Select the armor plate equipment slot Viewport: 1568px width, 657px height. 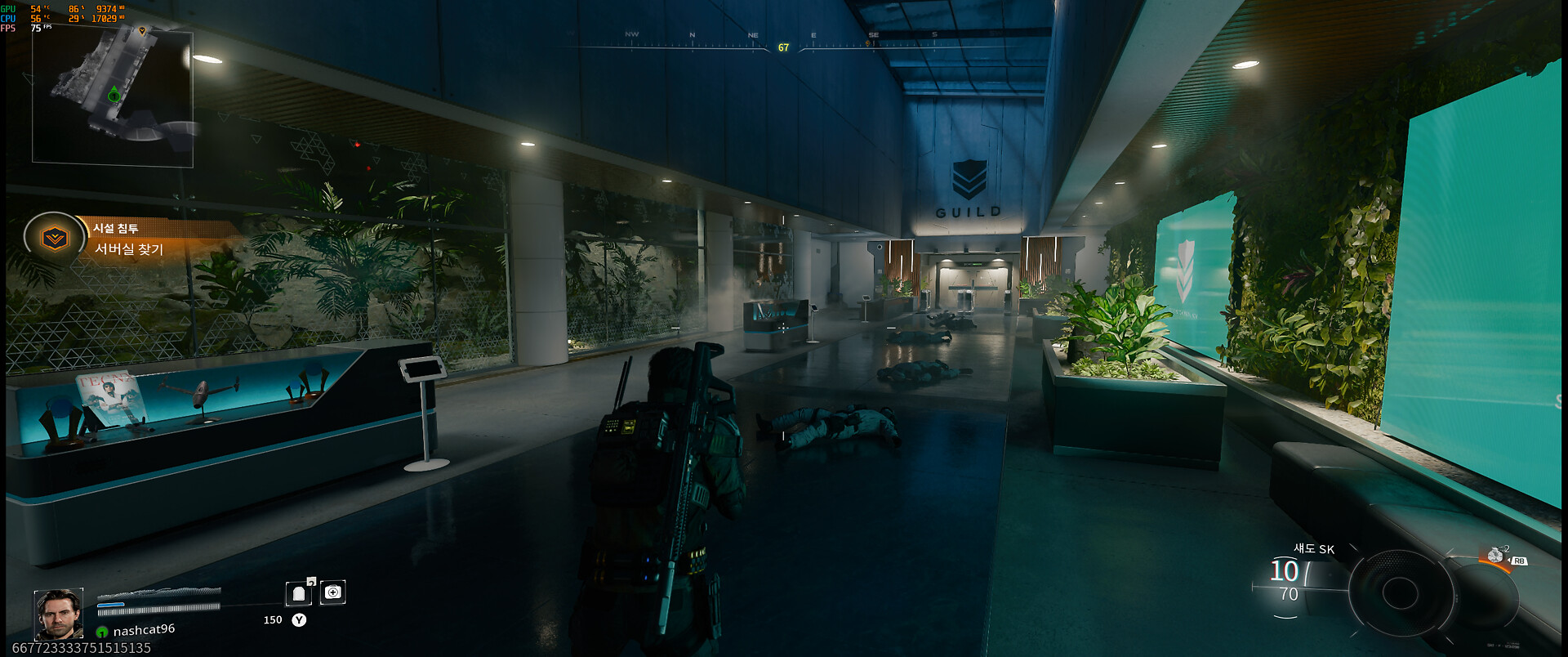[x=299, y=593]
